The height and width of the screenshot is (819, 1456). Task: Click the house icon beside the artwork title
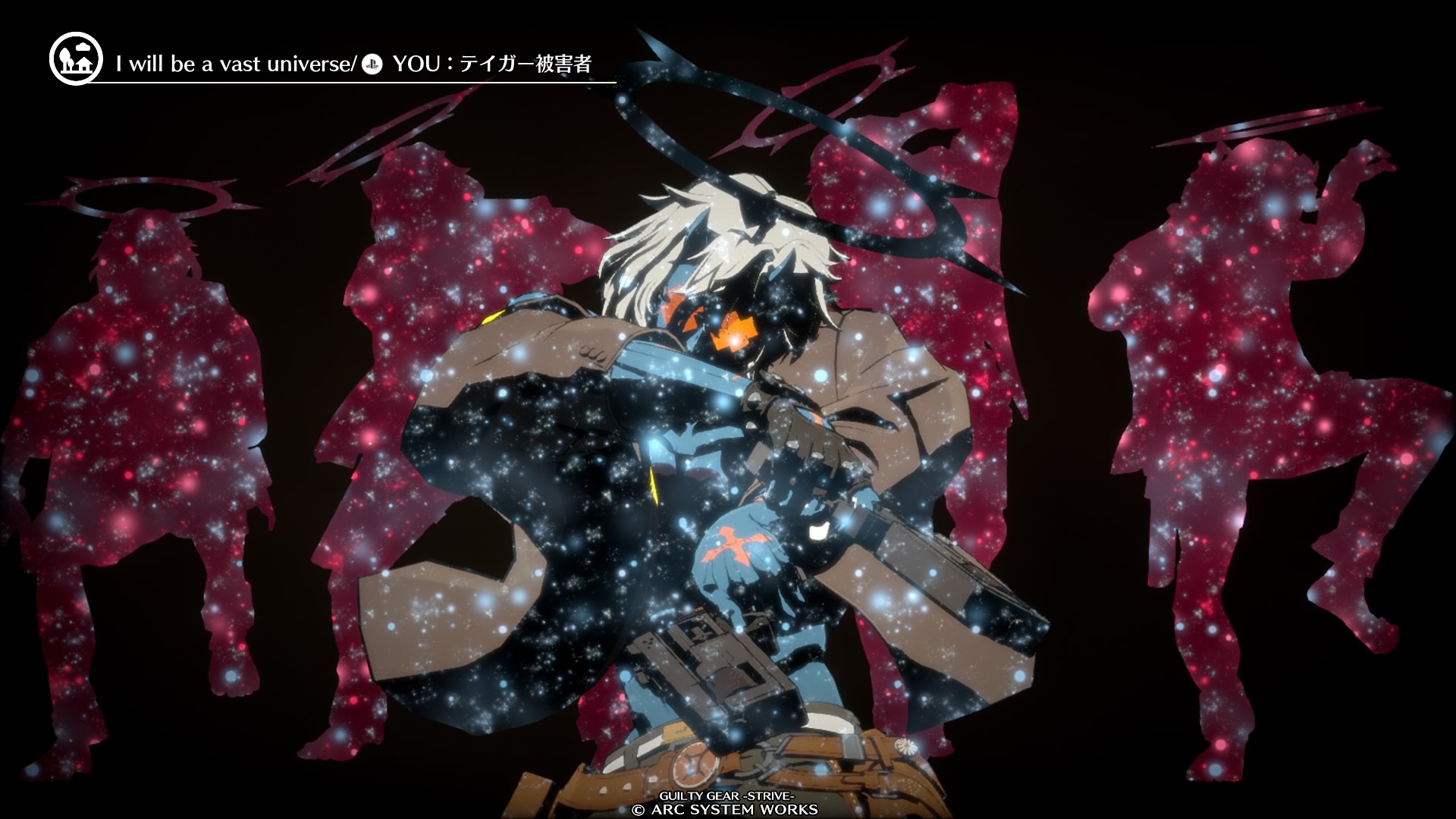(x=75, y=59)
